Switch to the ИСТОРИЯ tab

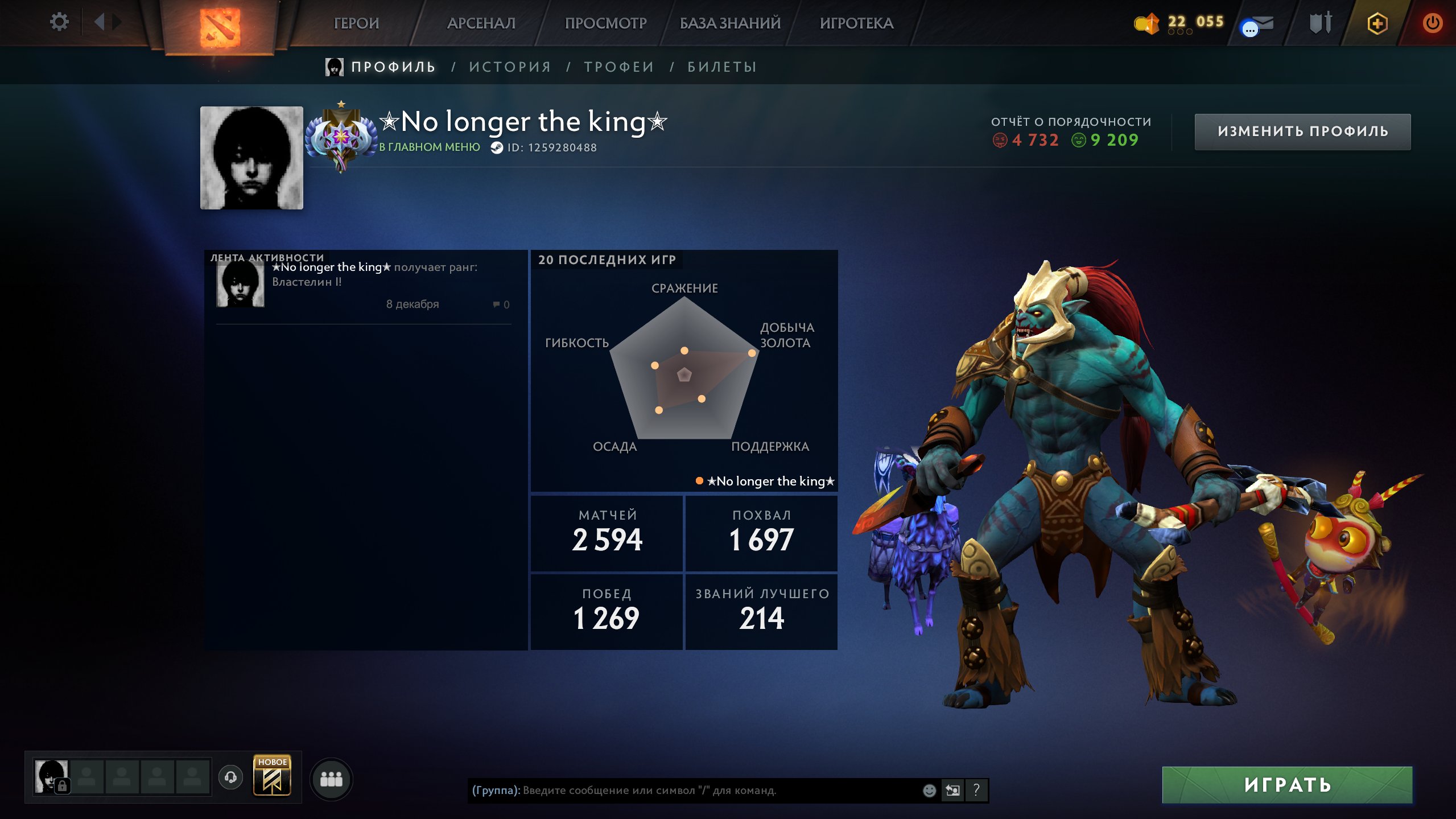tap(509, 66)
